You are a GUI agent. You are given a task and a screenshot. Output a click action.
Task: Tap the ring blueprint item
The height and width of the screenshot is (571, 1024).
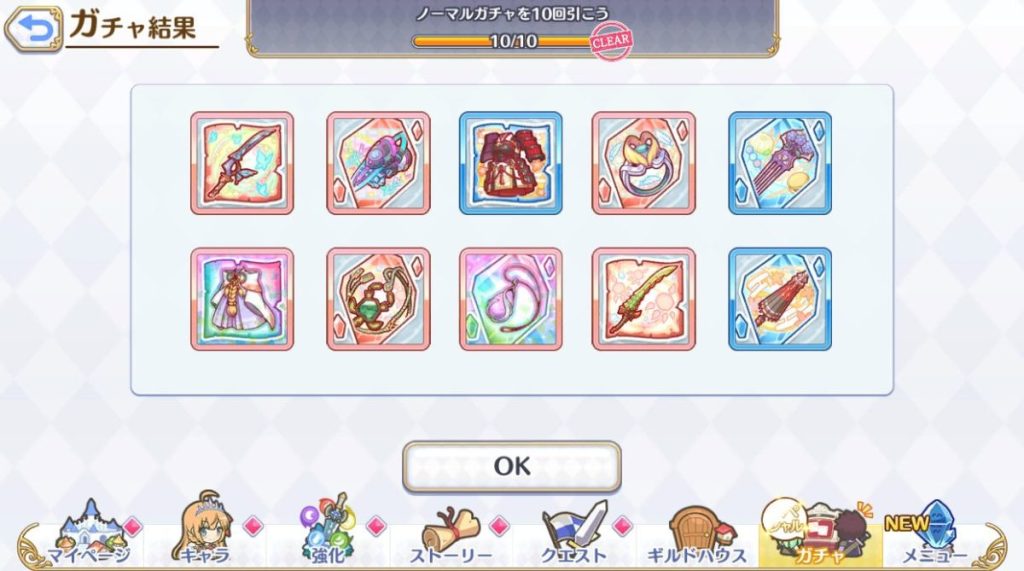point(643,162)
